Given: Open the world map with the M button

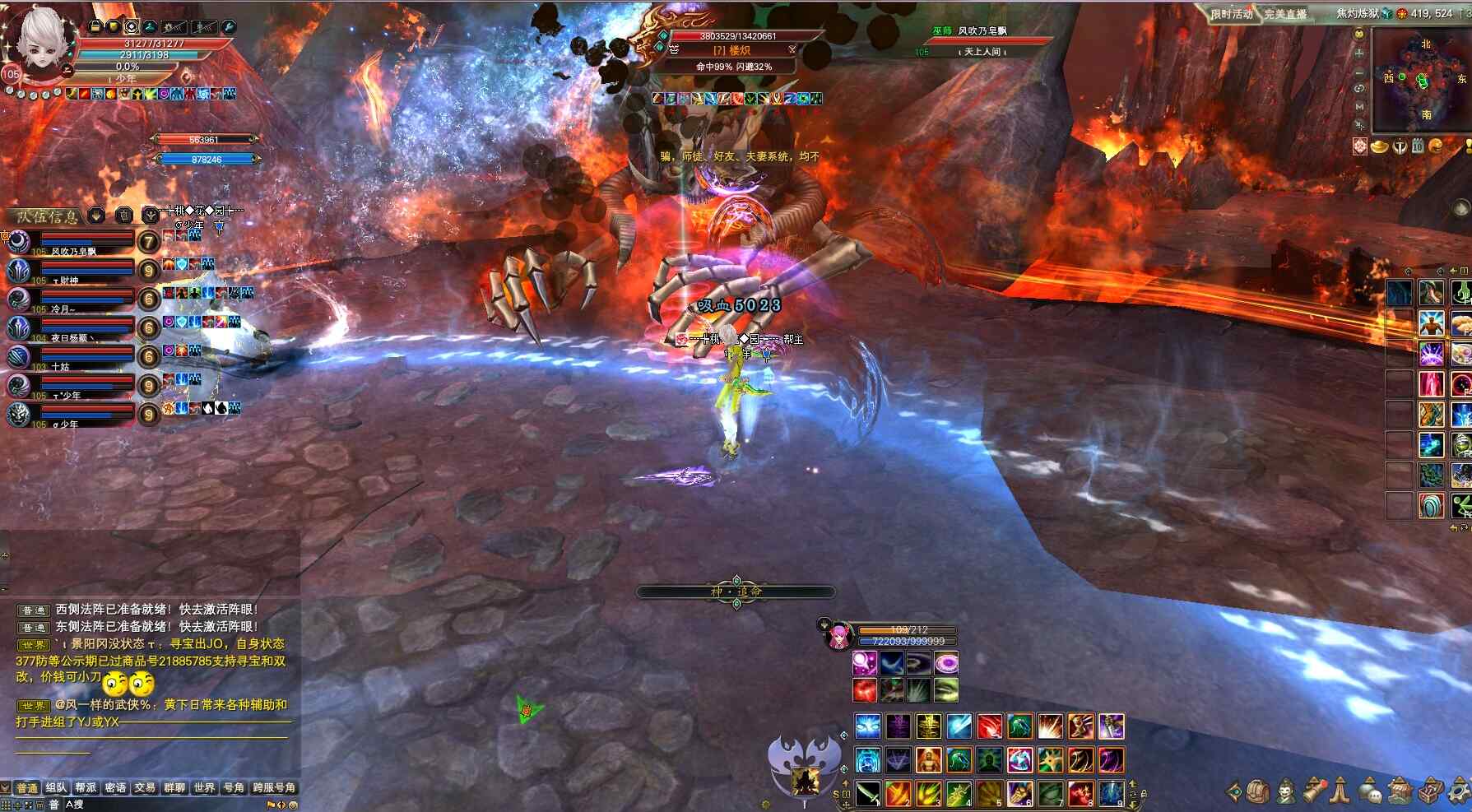Looking at the screenshot, I should [x=1359, y=107].
